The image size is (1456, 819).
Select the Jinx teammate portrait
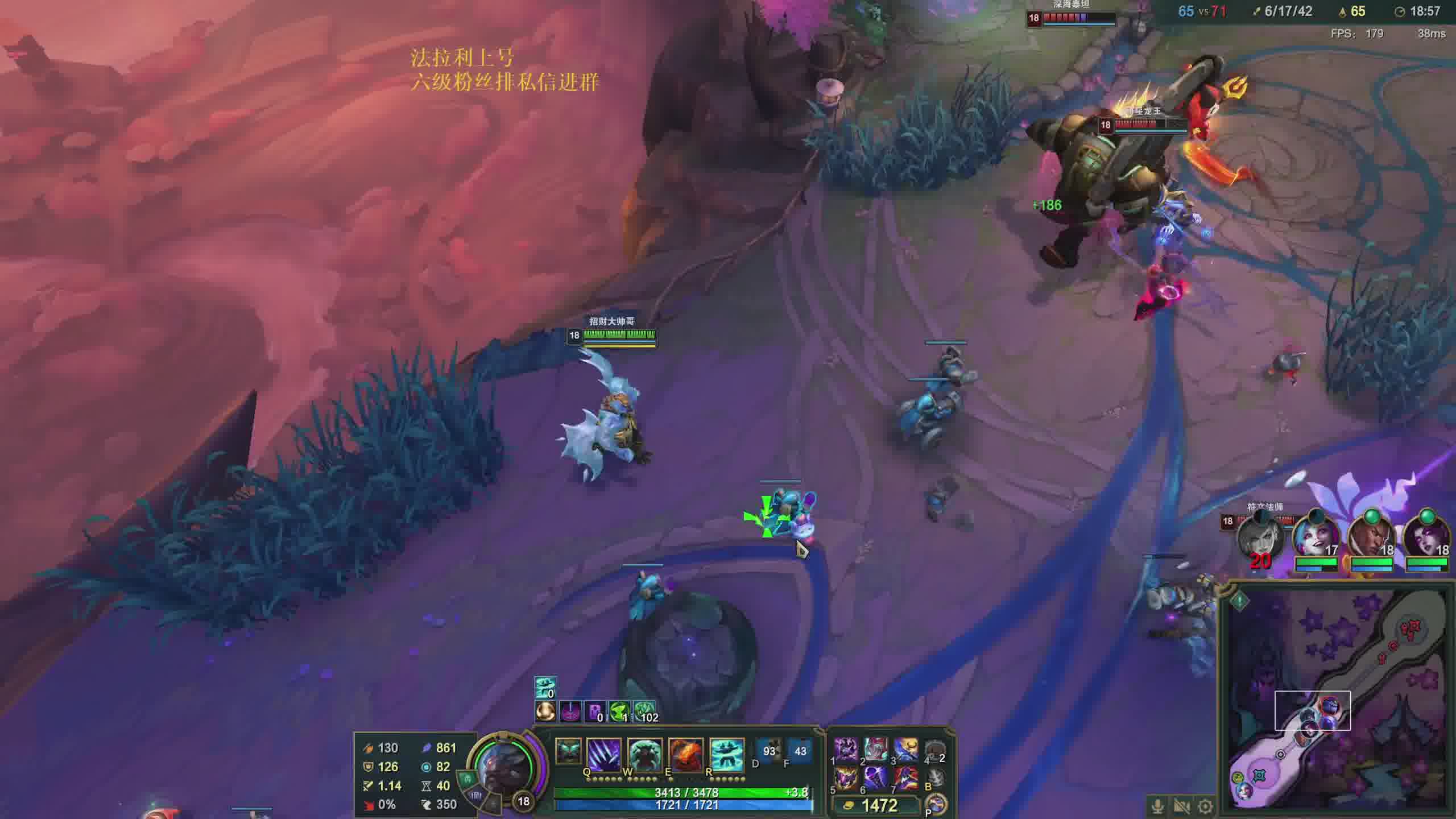click(1316, 537)
